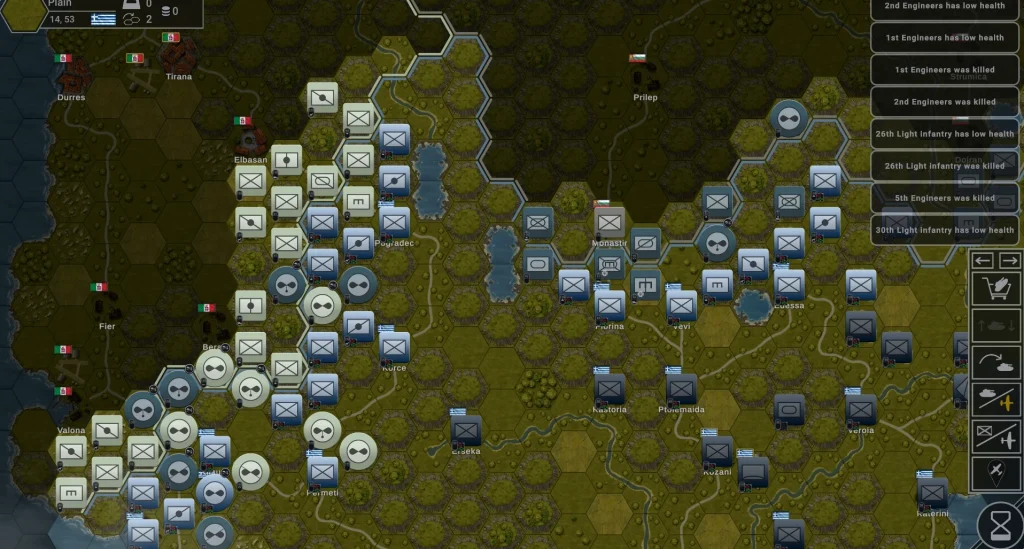Open the "1st Engineers was killed" notification

pos(944,70)
